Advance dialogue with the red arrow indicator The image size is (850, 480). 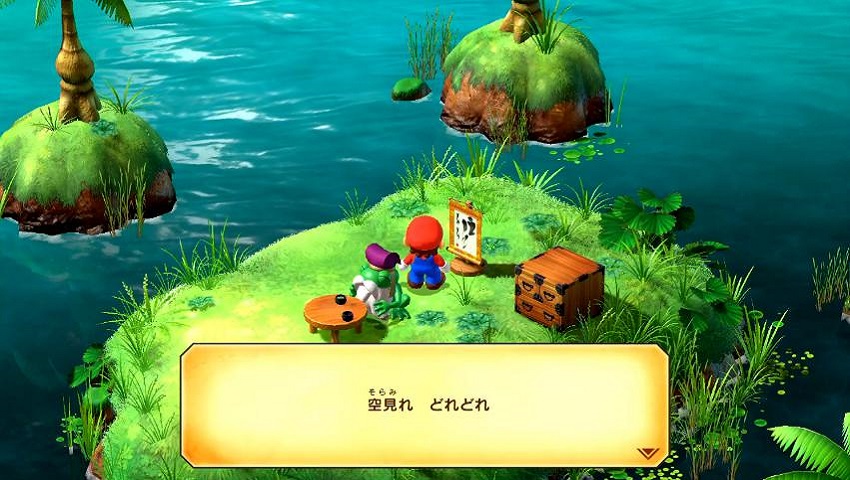coord(648,453)
